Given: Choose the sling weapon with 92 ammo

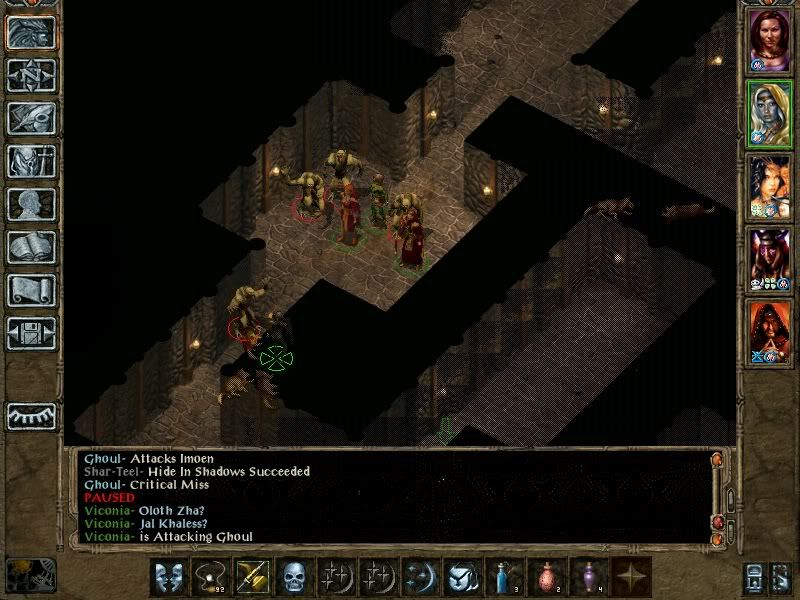Looking at the screenshot, I should (211, 577).
